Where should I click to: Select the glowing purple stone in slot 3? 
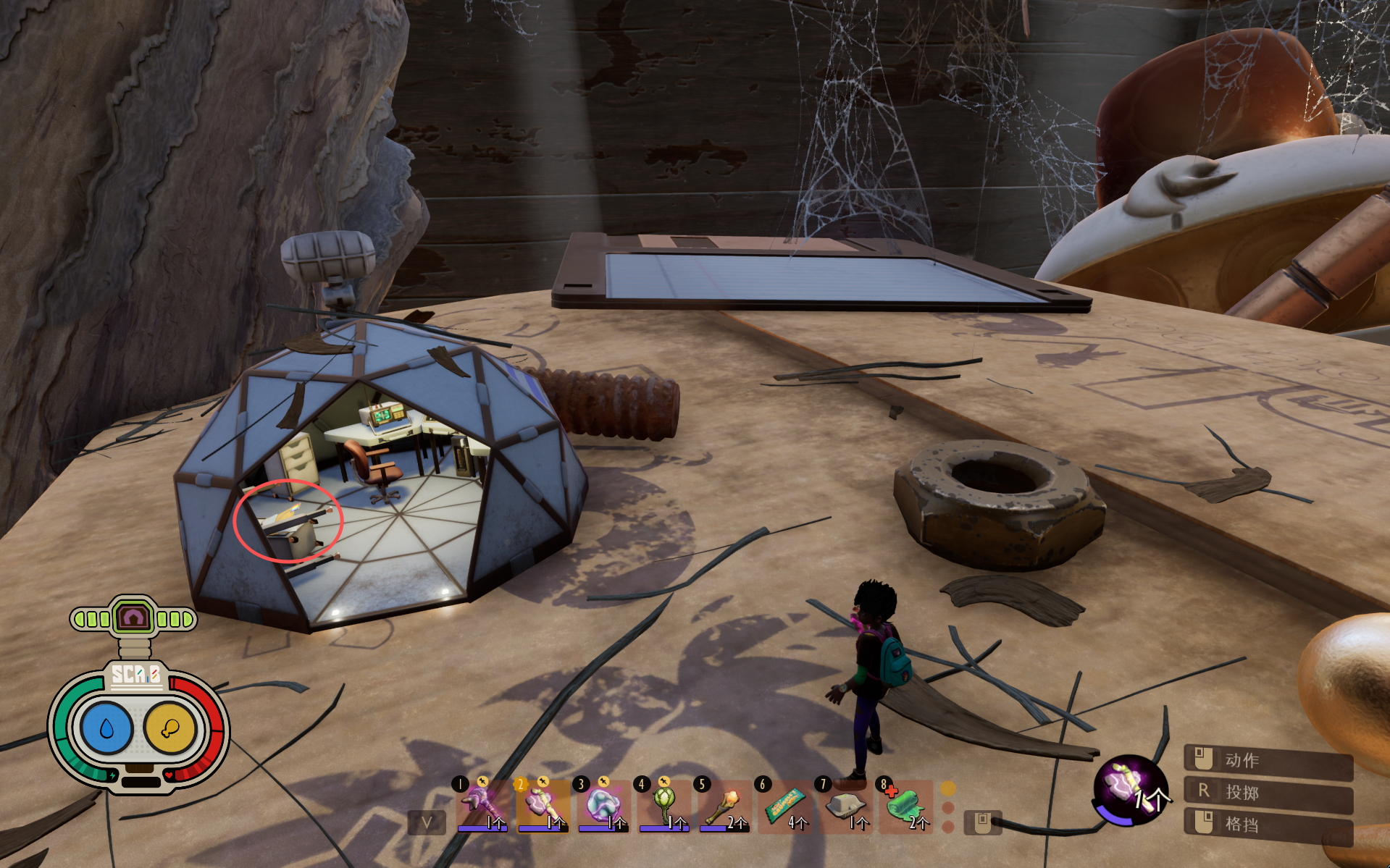point(603,805)
